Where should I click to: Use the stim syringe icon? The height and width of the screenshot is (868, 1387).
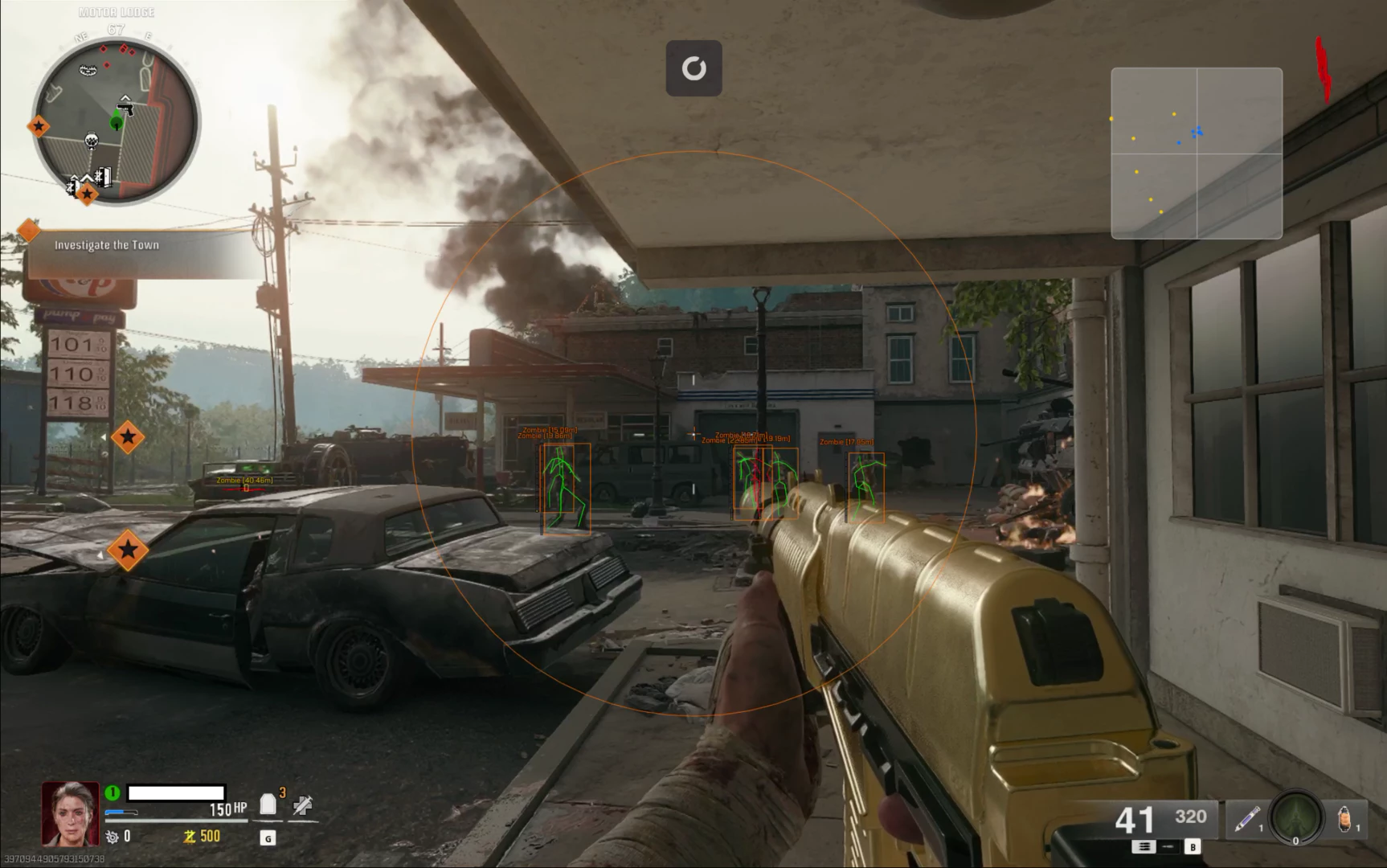303,805
